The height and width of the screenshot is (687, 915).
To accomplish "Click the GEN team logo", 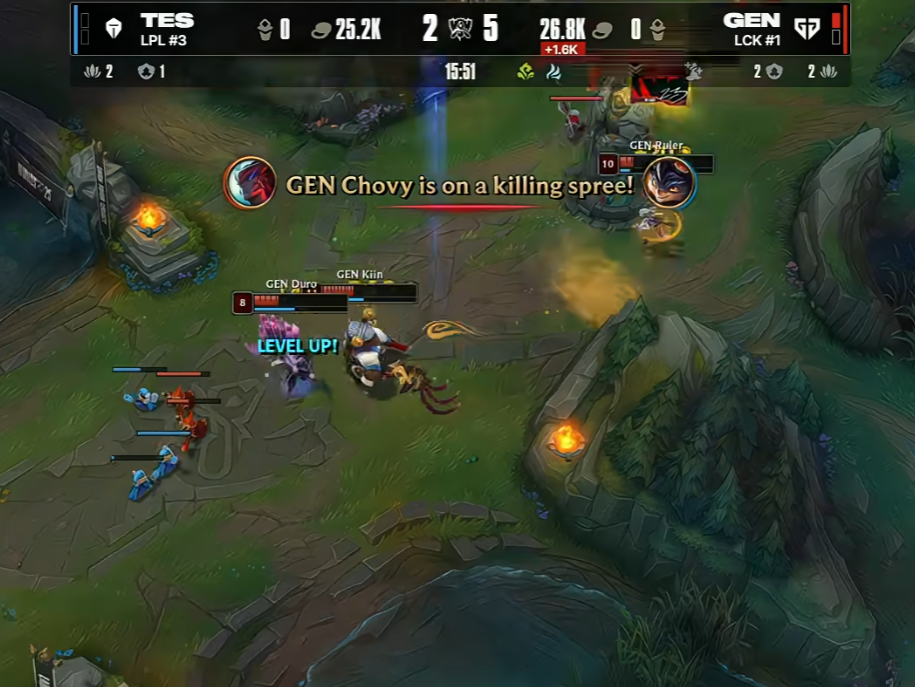I will 807,29.
